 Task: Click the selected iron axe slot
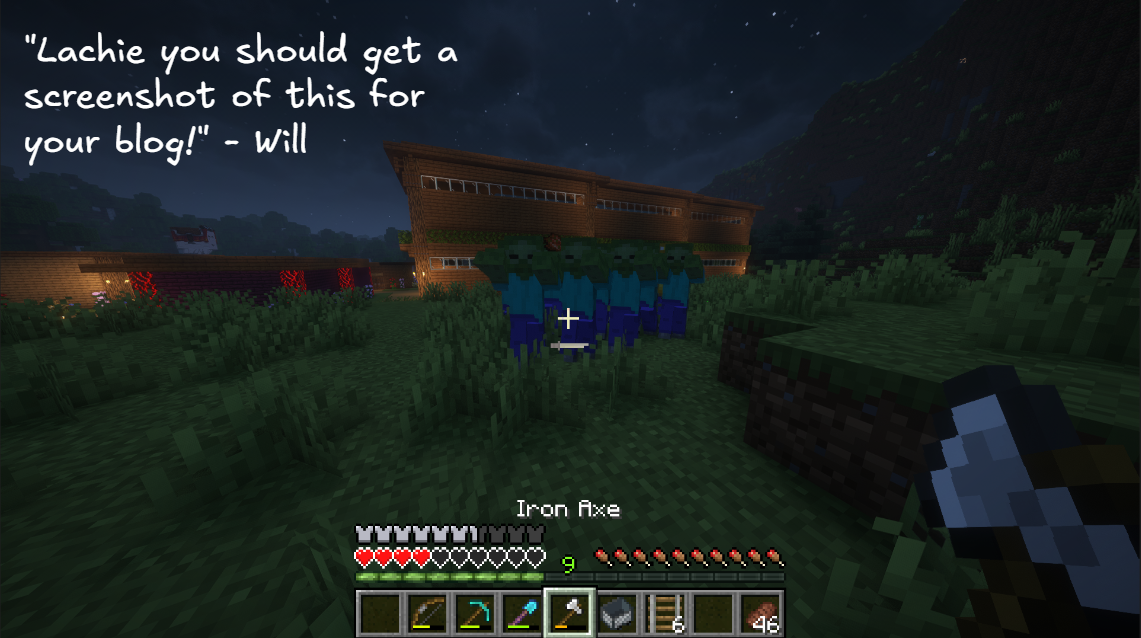[569, 612]
